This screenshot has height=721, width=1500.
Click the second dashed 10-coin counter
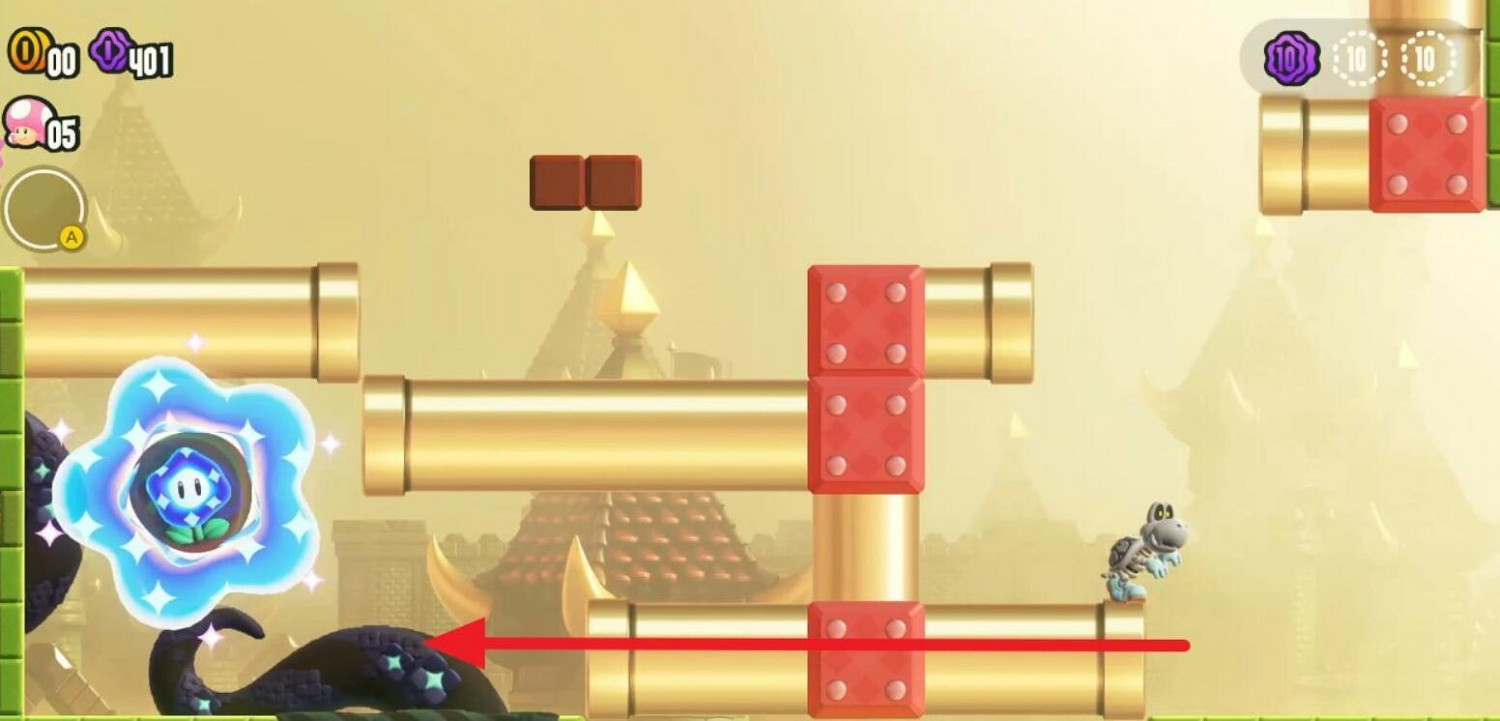coord(1428,57)
